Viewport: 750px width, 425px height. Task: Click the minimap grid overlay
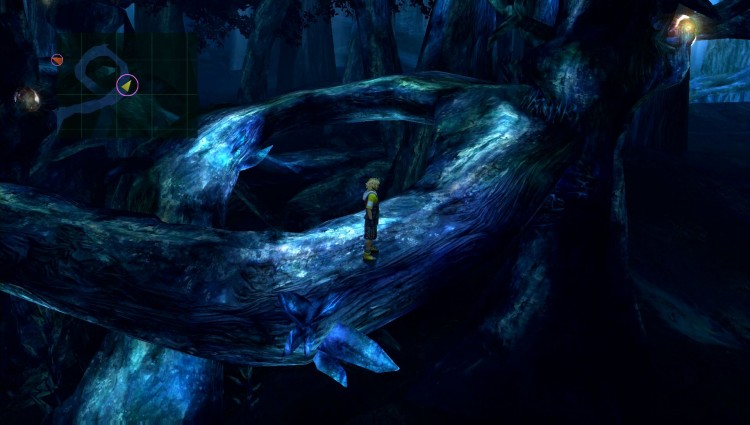[125, 85]
